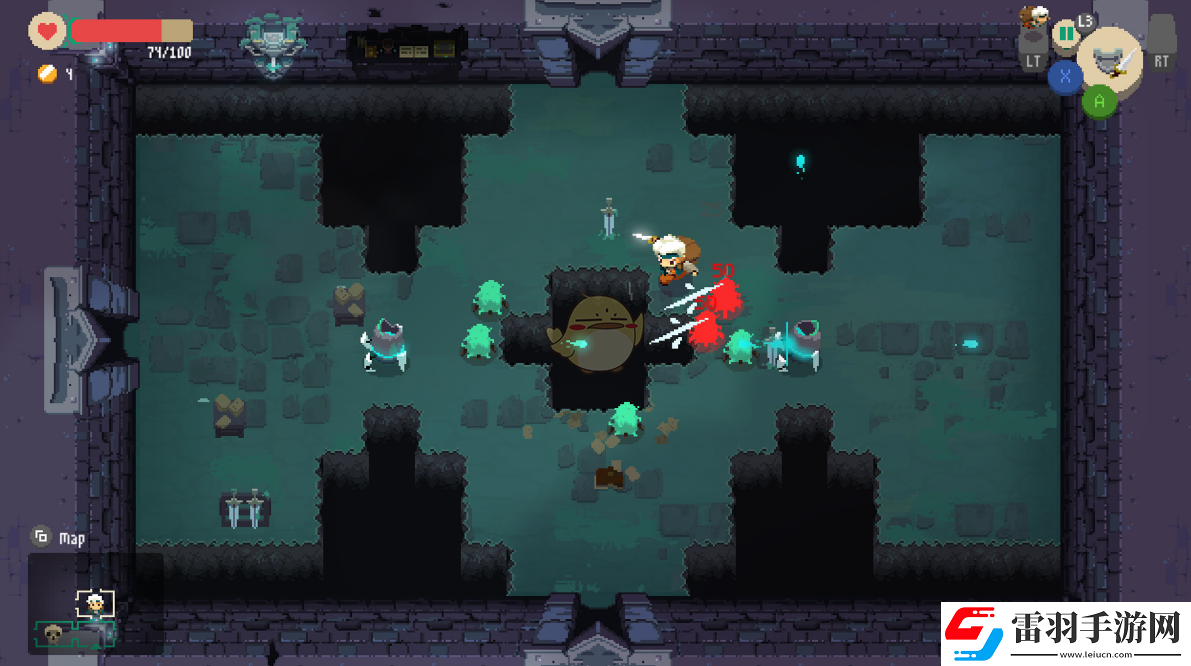Click the heart health icon

pos(46,31)
